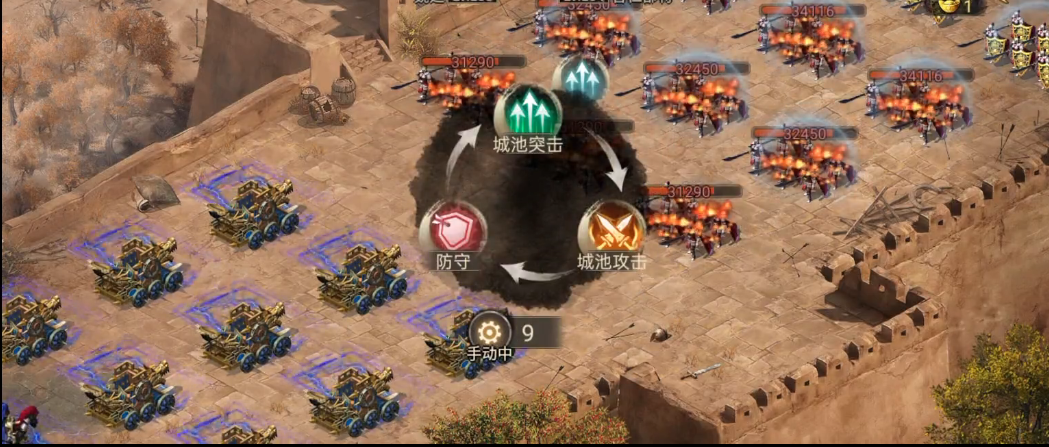1049x447 pixels.
Task: Toggle the 手动中 gear control mode
Action: point(490,332)
